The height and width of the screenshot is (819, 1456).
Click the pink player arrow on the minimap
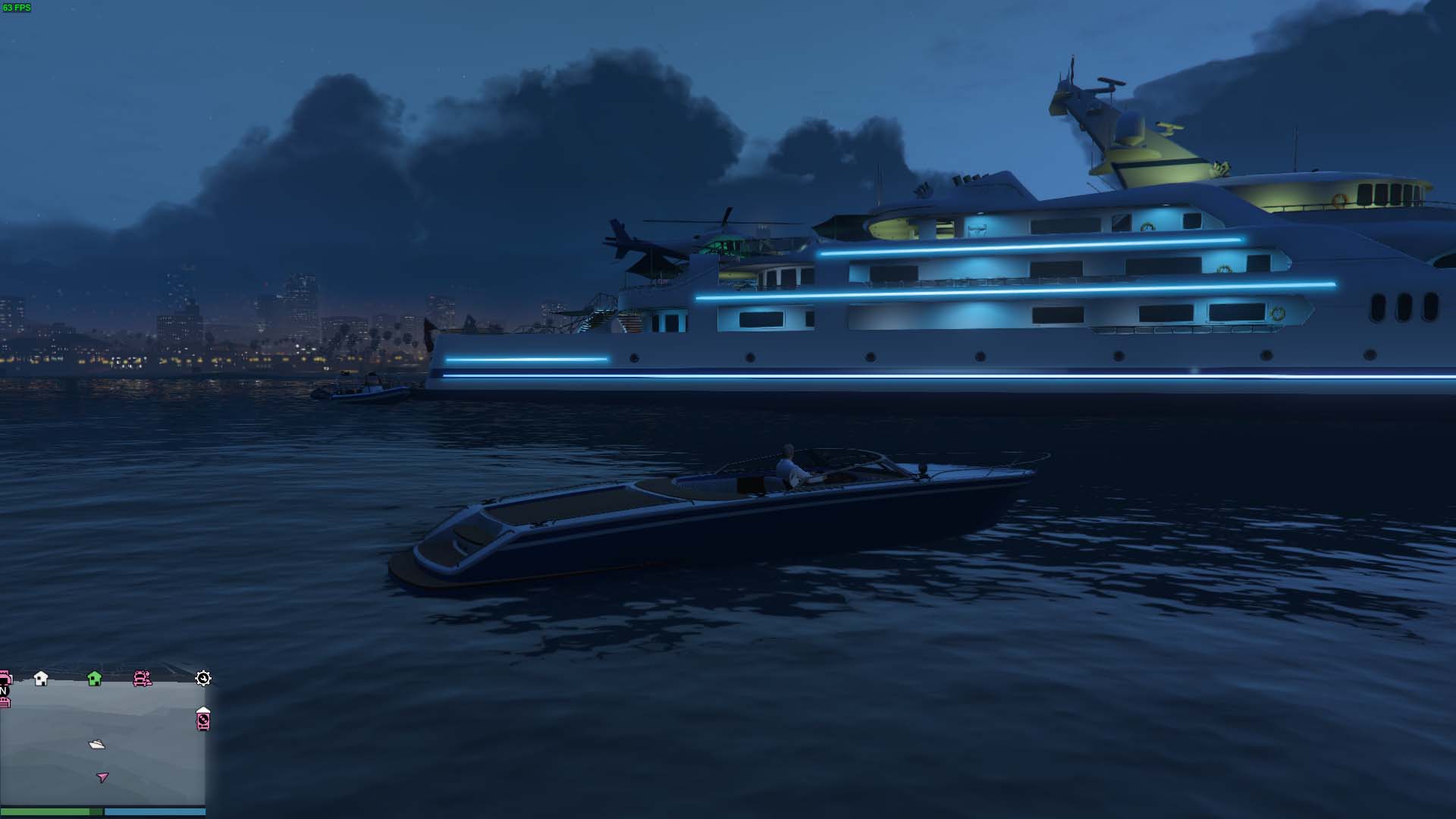[102, 777]
